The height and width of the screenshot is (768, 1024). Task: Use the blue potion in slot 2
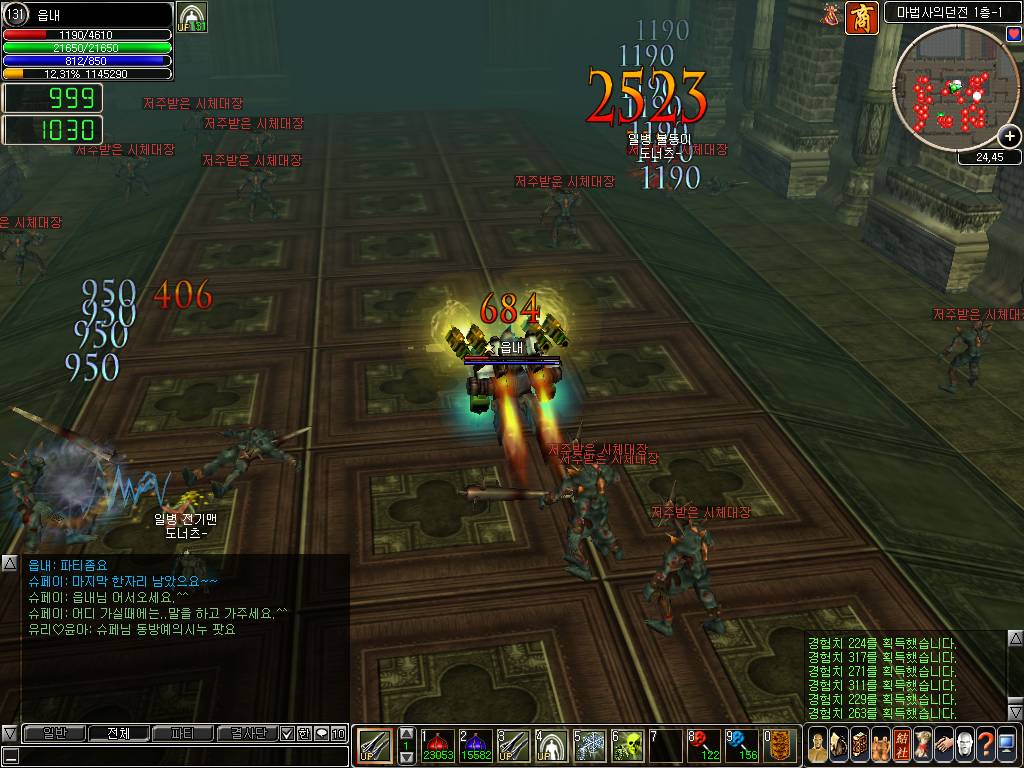(476, 746)
